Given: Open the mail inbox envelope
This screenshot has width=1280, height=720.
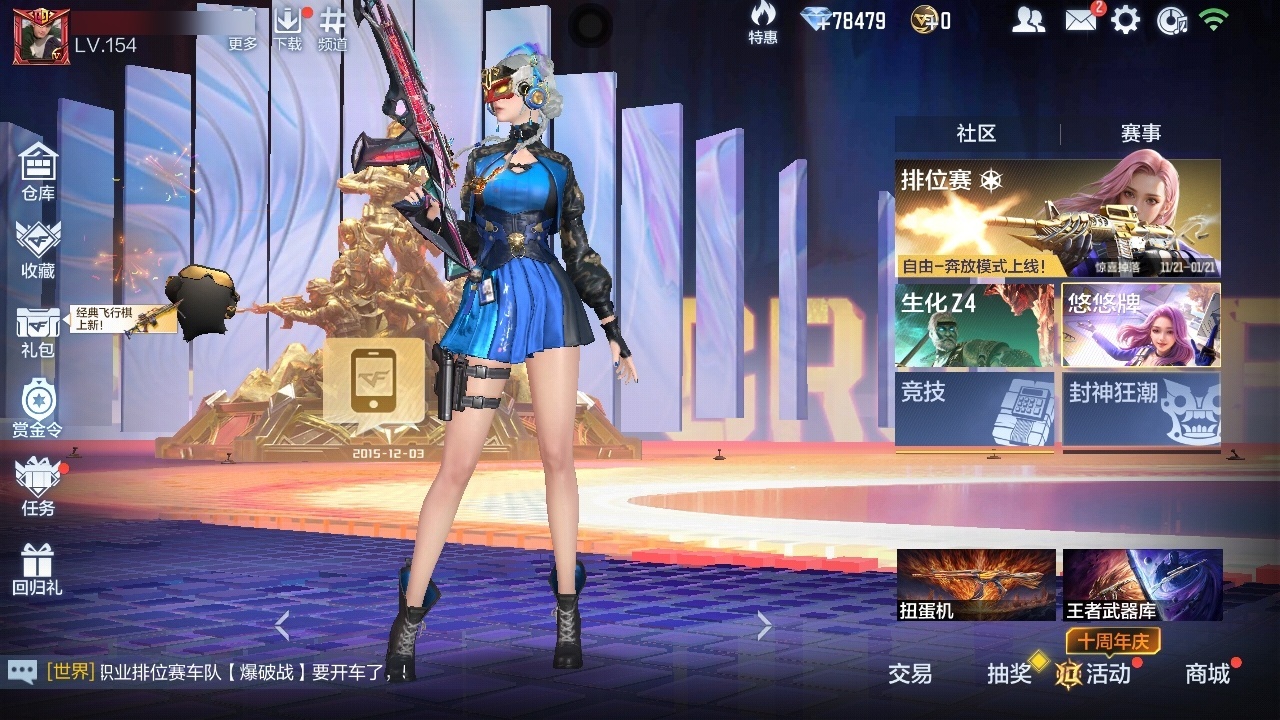Looking at the screenshot, I should [x=1081, y=20].
